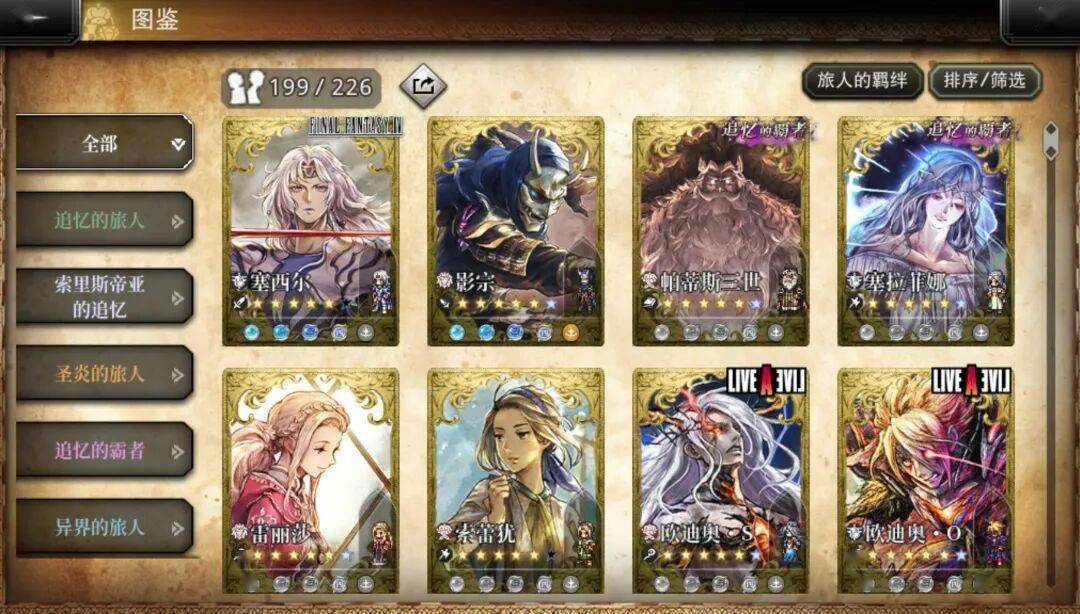Select the 雷丽莎 character card
The height and width of the screenshot is (614, 1080).
tap(310, 480)
